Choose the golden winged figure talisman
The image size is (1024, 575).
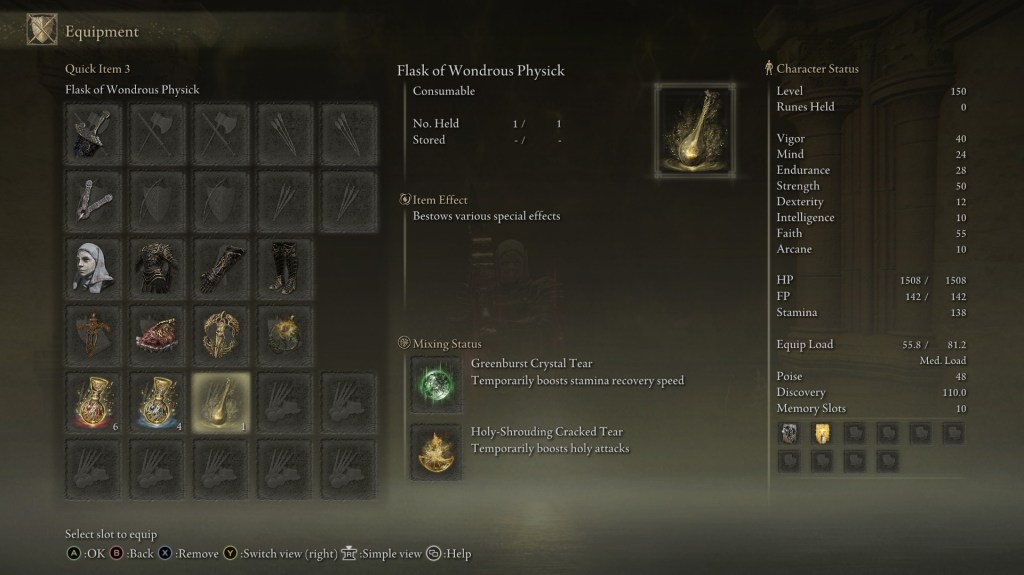pos(222,334)
